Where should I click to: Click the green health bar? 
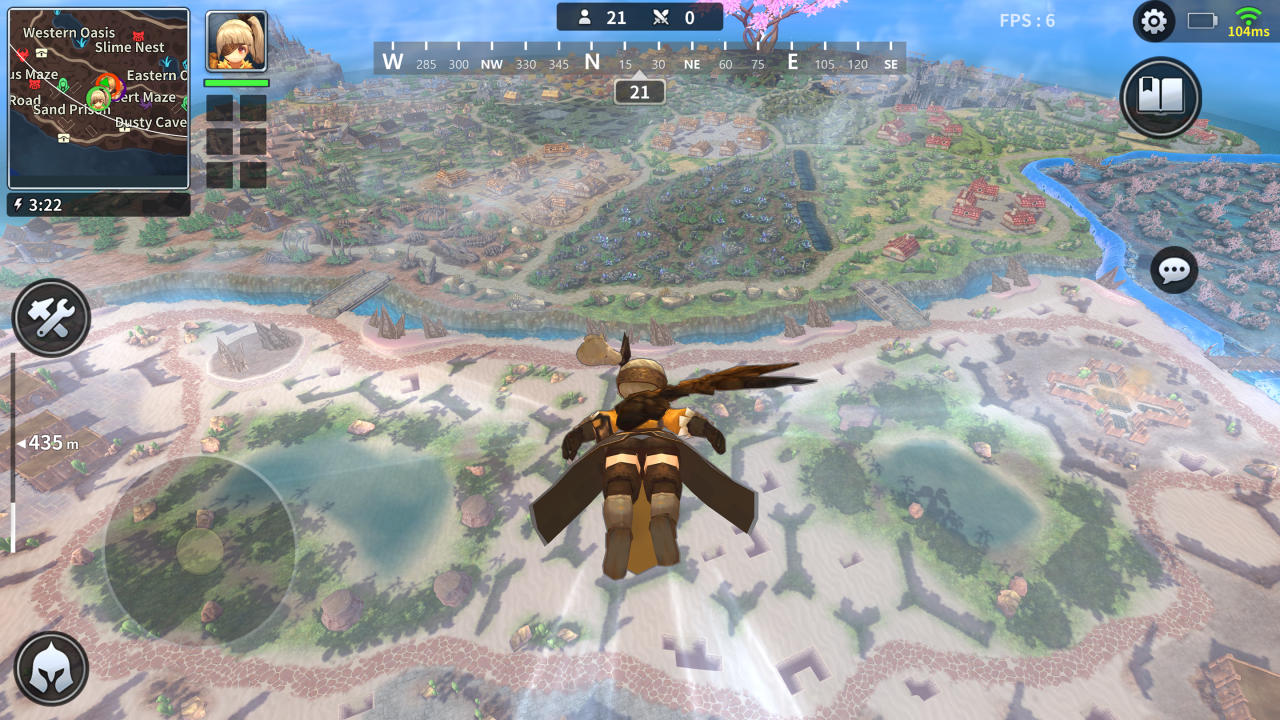(236, 84)
